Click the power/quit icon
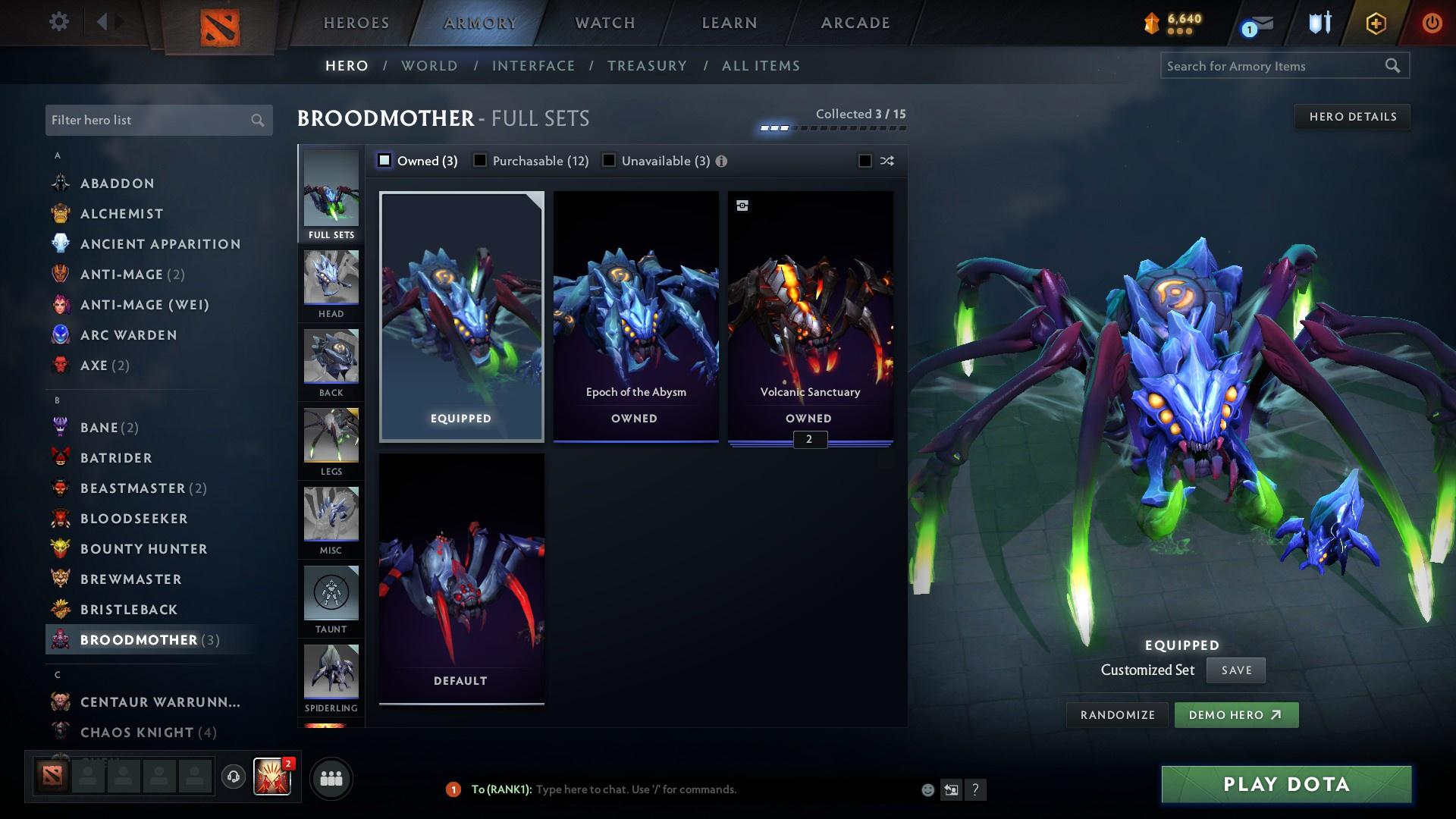 click(1432, 22)
